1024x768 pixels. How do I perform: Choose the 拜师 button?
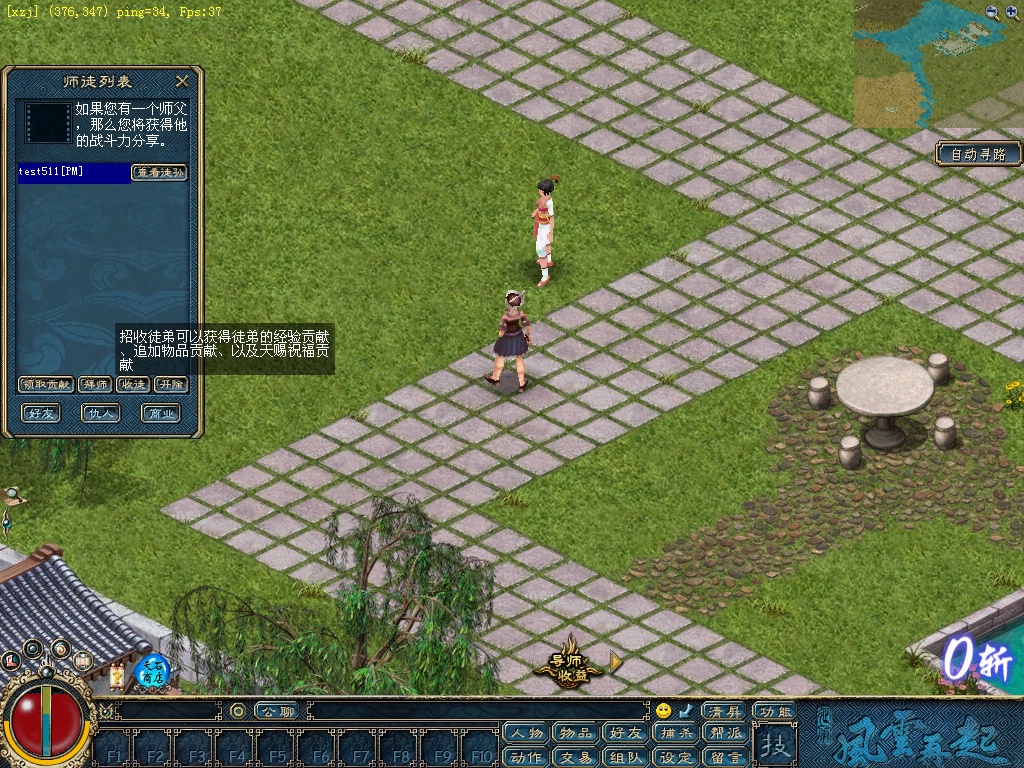96,384
